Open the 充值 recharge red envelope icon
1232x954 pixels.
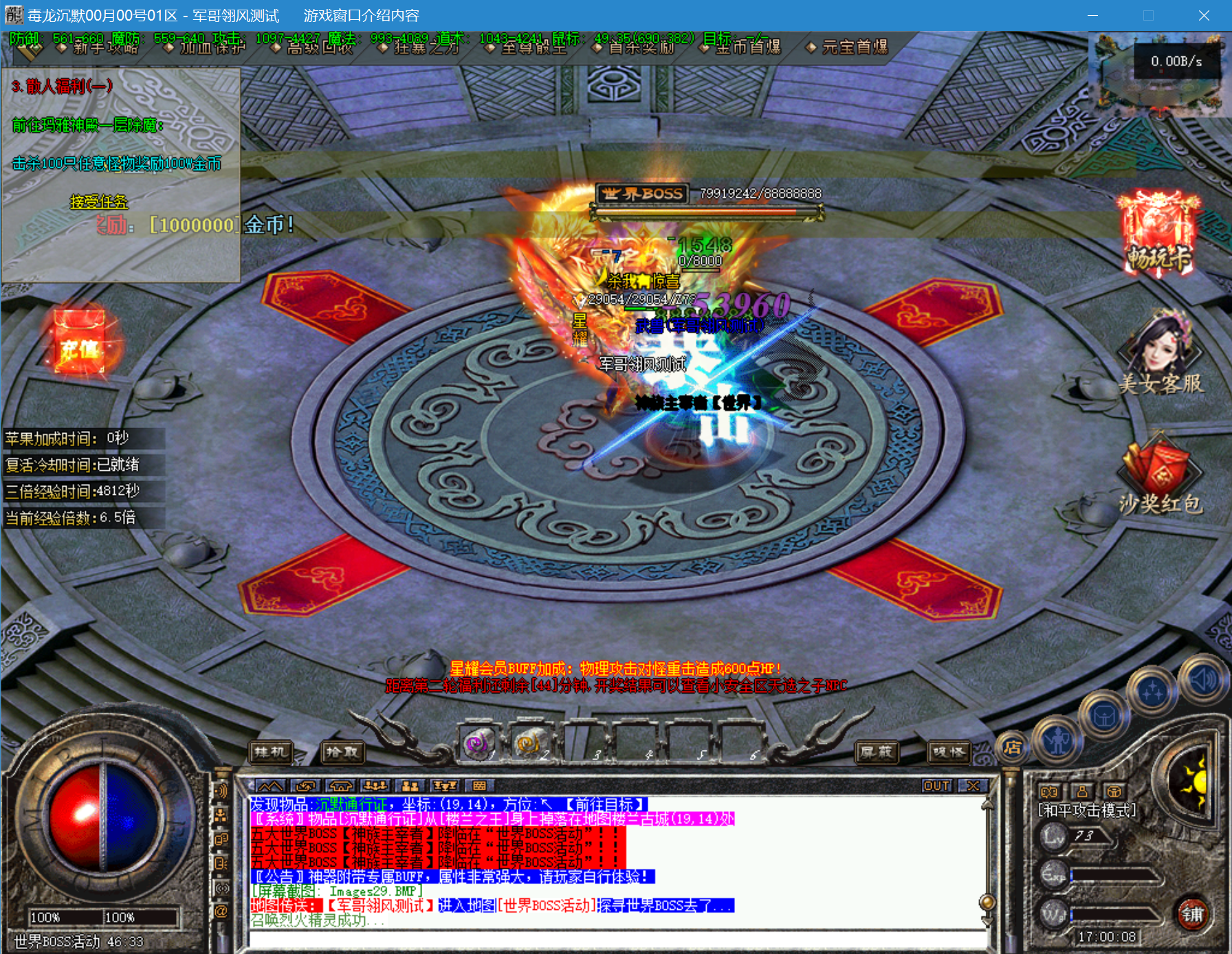[80, 342]
